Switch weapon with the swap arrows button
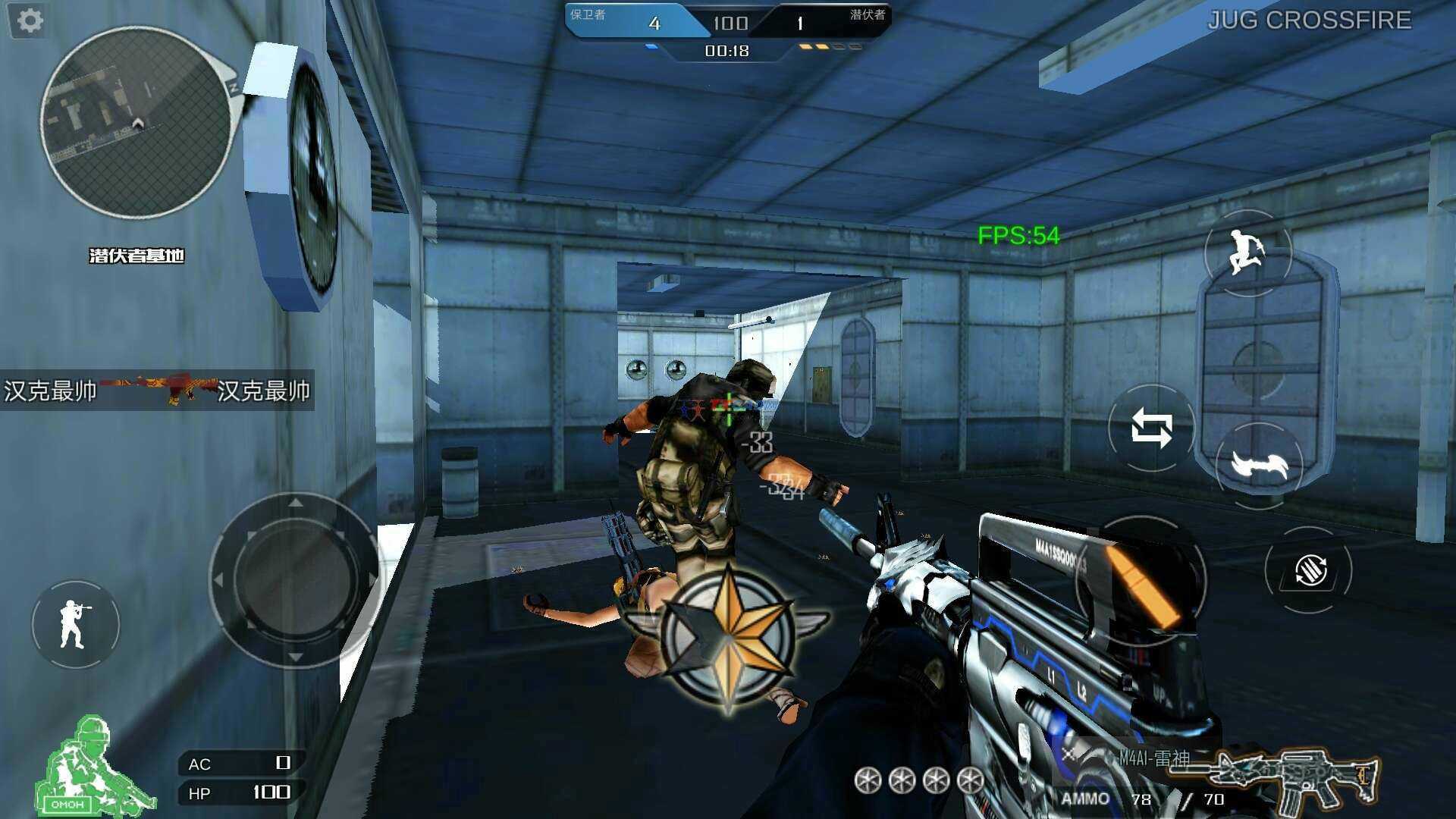This screenshot has width=1456, height=819. click(1151, 428)
